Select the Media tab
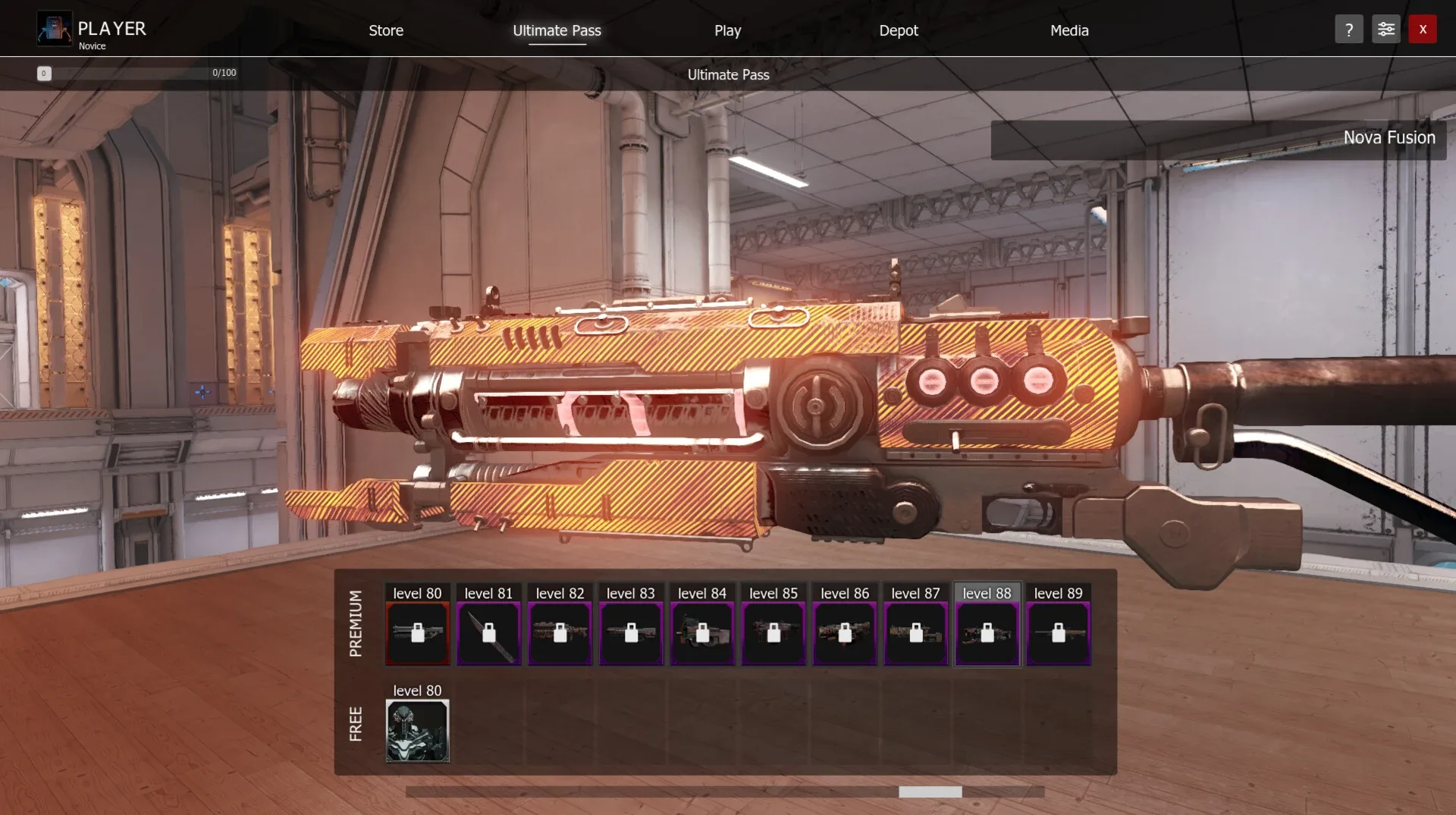Screen dimensions: 1456x815 click(x=1069, y=30)
